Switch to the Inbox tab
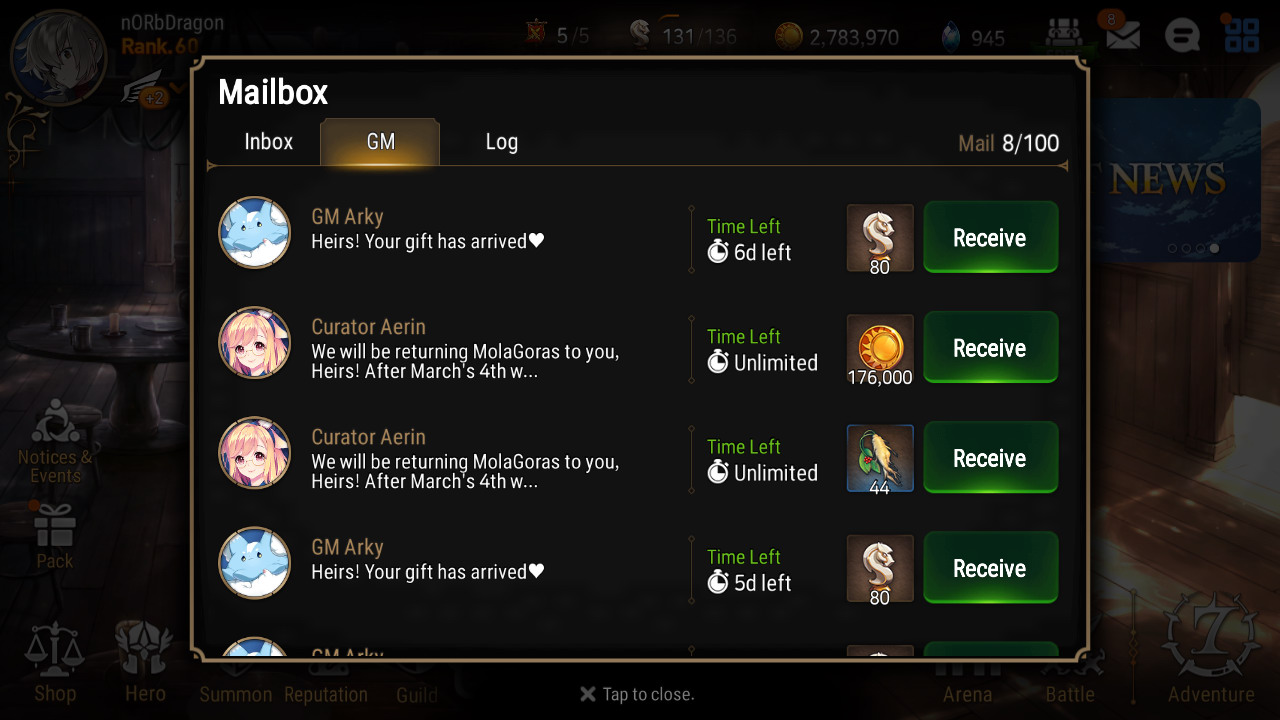The height and width of the screenshot is (720, 1280). (x=268, y=142)
